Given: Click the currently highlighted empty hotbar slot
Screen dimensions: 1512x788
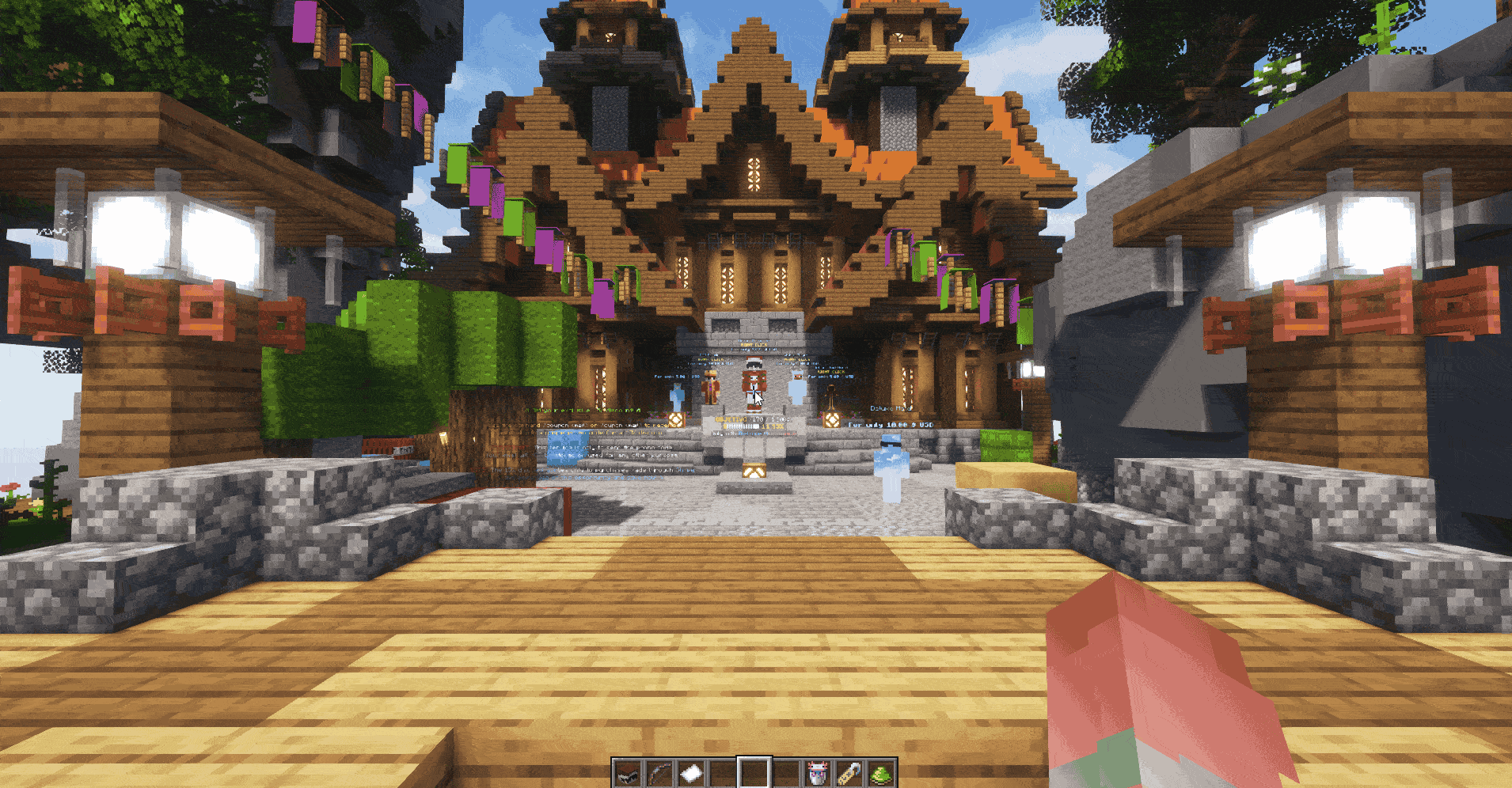Looking at the screenshot, I should 756,772.
